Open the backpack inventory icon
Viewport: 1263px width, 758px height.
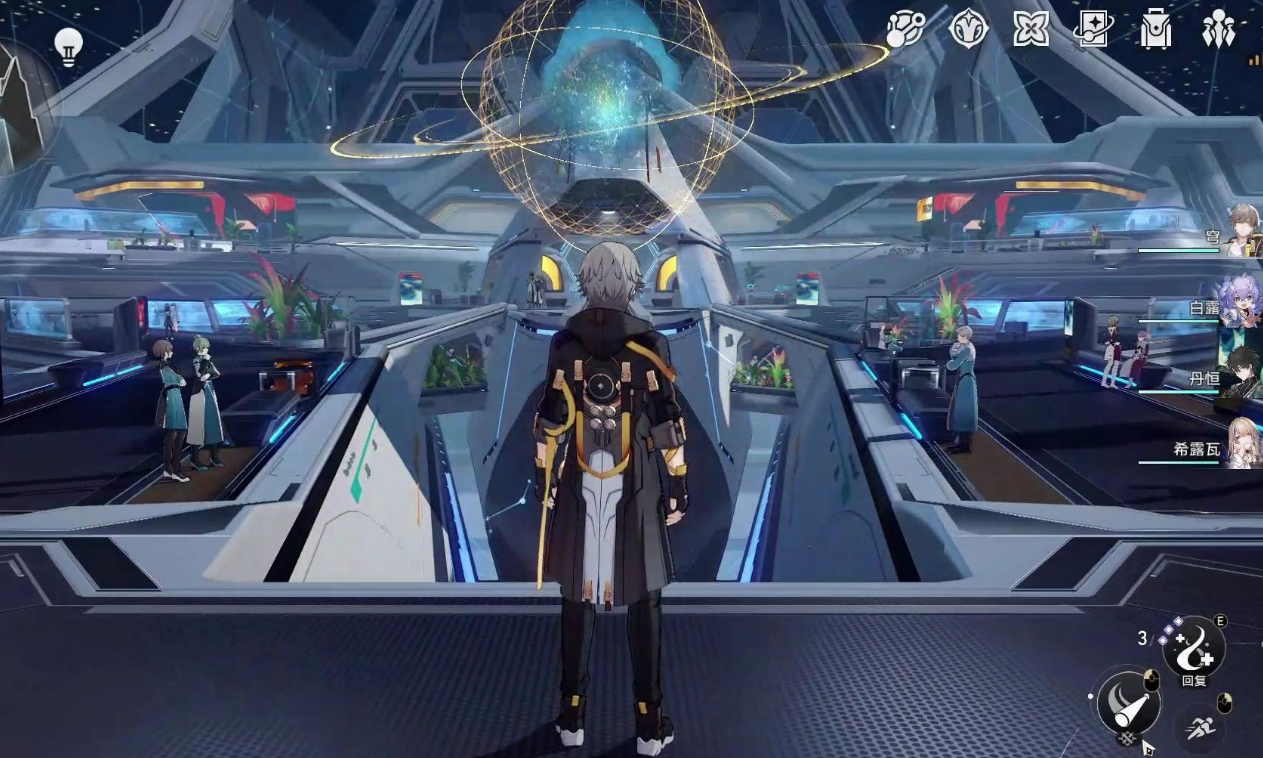click(x=1156, y=30)
